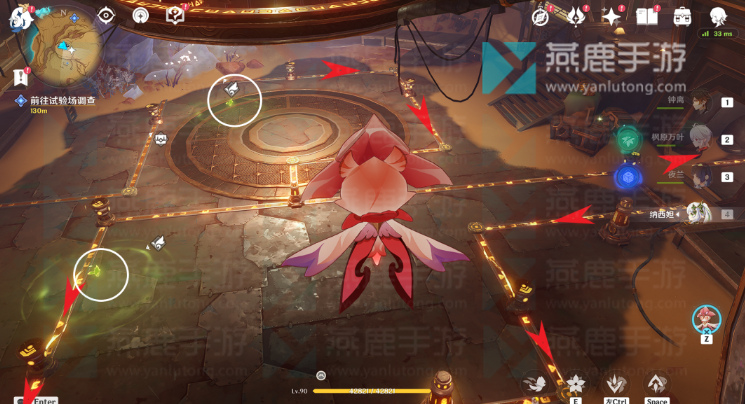The image size is (745, 404).
Task: Activate the flower-shaped skill icon
Action: [x=575, y=382]
